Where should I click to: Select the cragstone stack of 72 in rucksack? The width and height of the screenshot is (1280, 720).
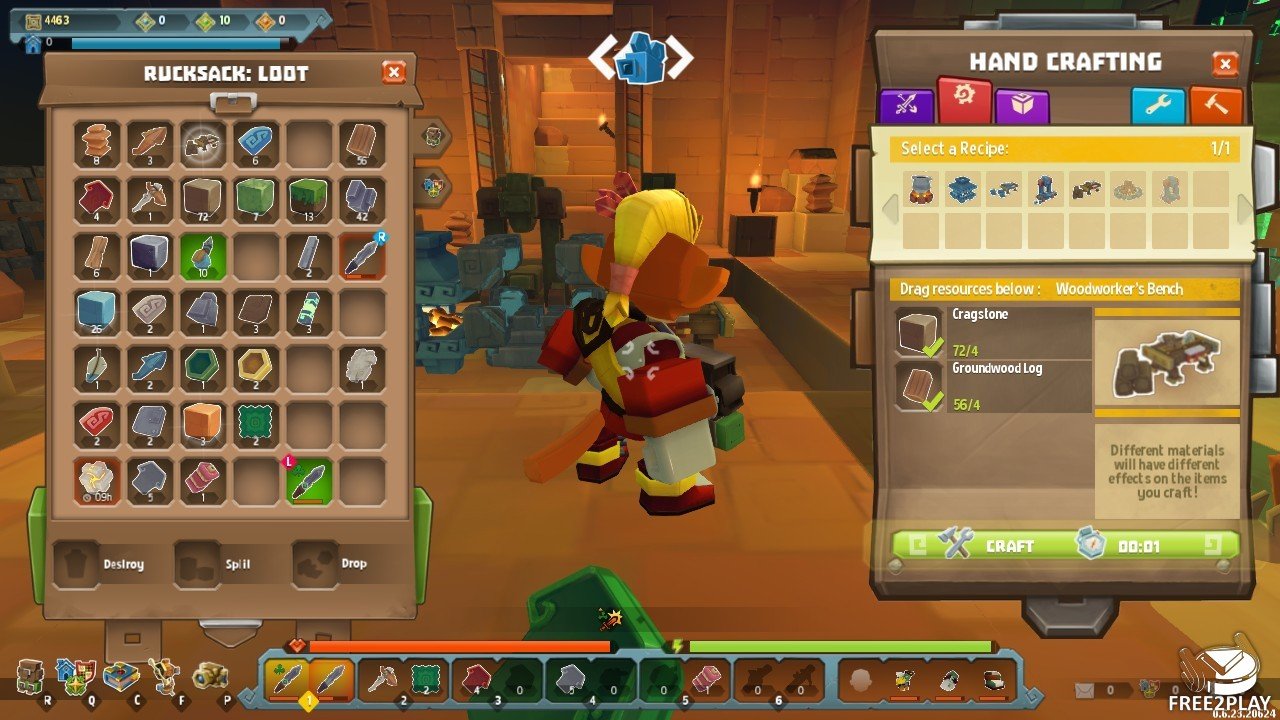coord(204,200)
